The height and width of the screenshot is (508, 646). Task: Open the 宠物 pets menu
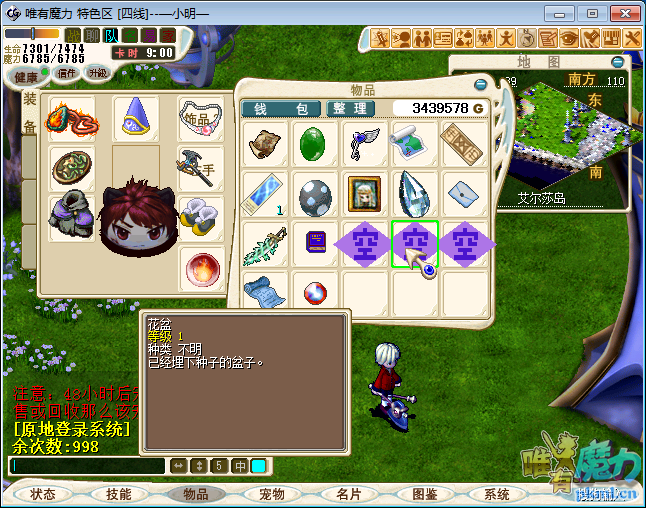coord(272,494)
